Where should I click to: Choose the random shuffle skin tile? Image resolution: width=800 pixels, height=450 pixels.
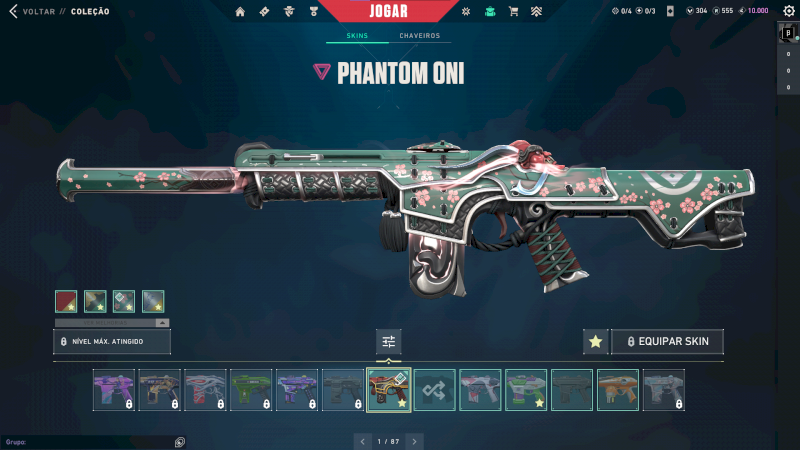[435, 390]
